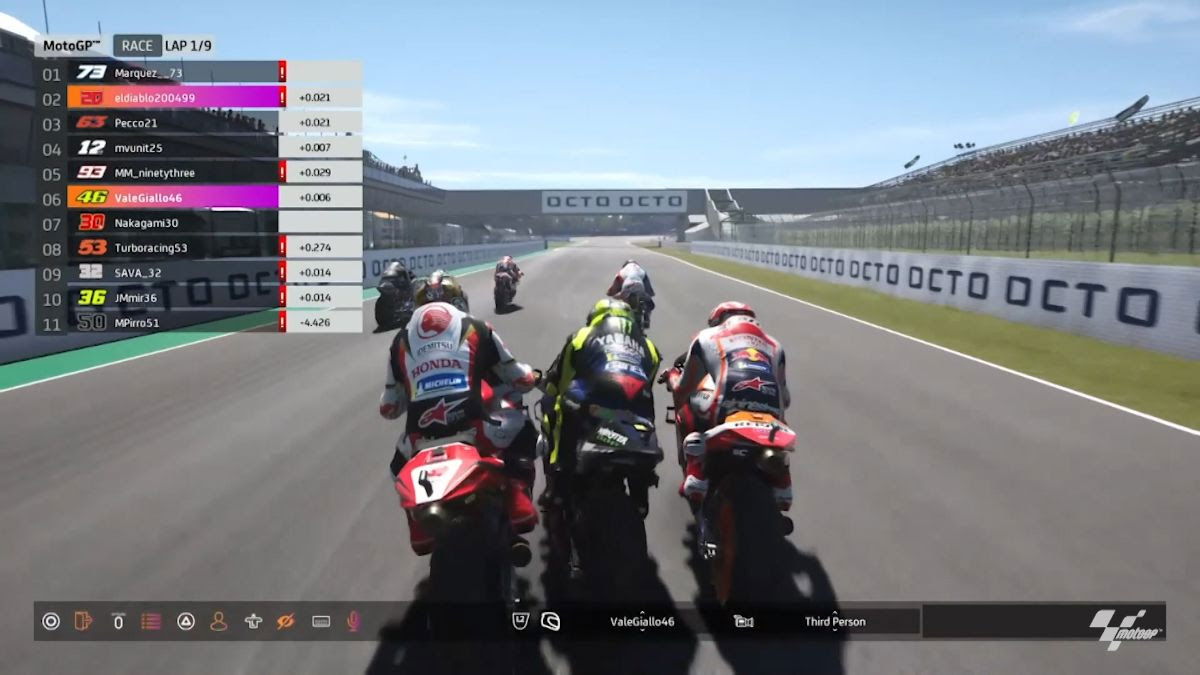
Task: Pick Turboracing53 from the leaderboard
Action: [150, 247]
